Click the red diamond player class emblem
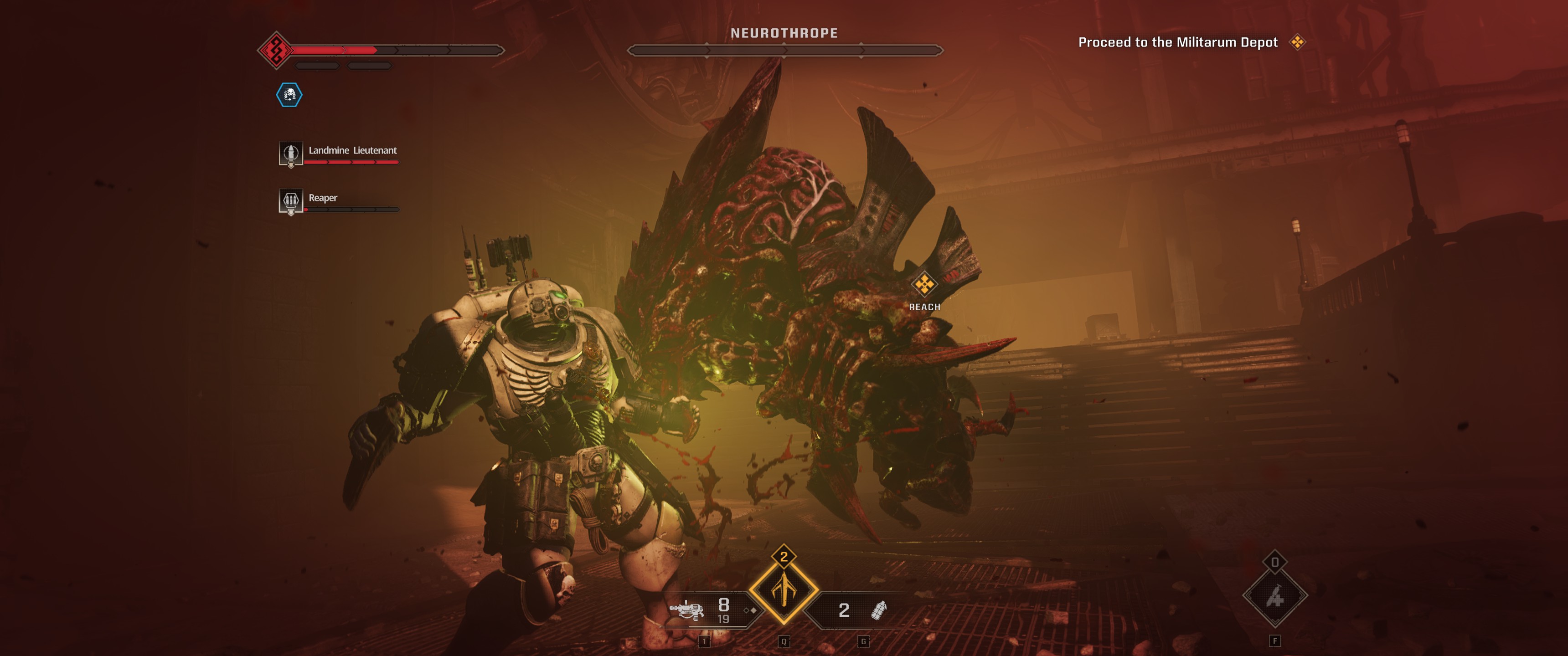This screenshot has height=656, width=1568. tap(276, 50)
